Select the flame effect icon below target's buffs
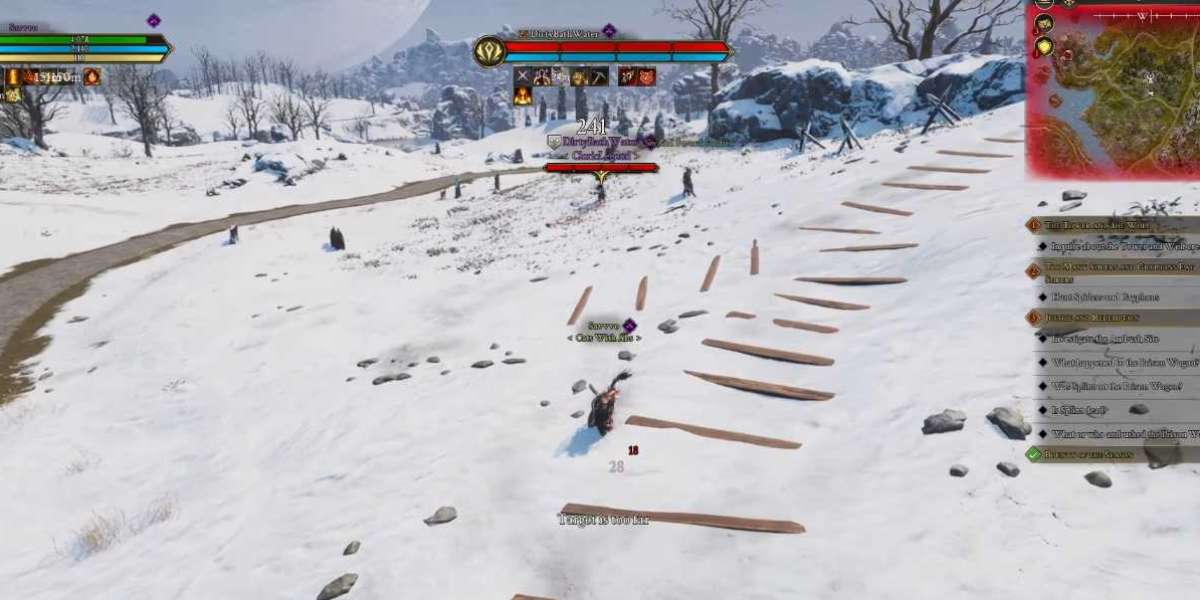 point(522,96)
